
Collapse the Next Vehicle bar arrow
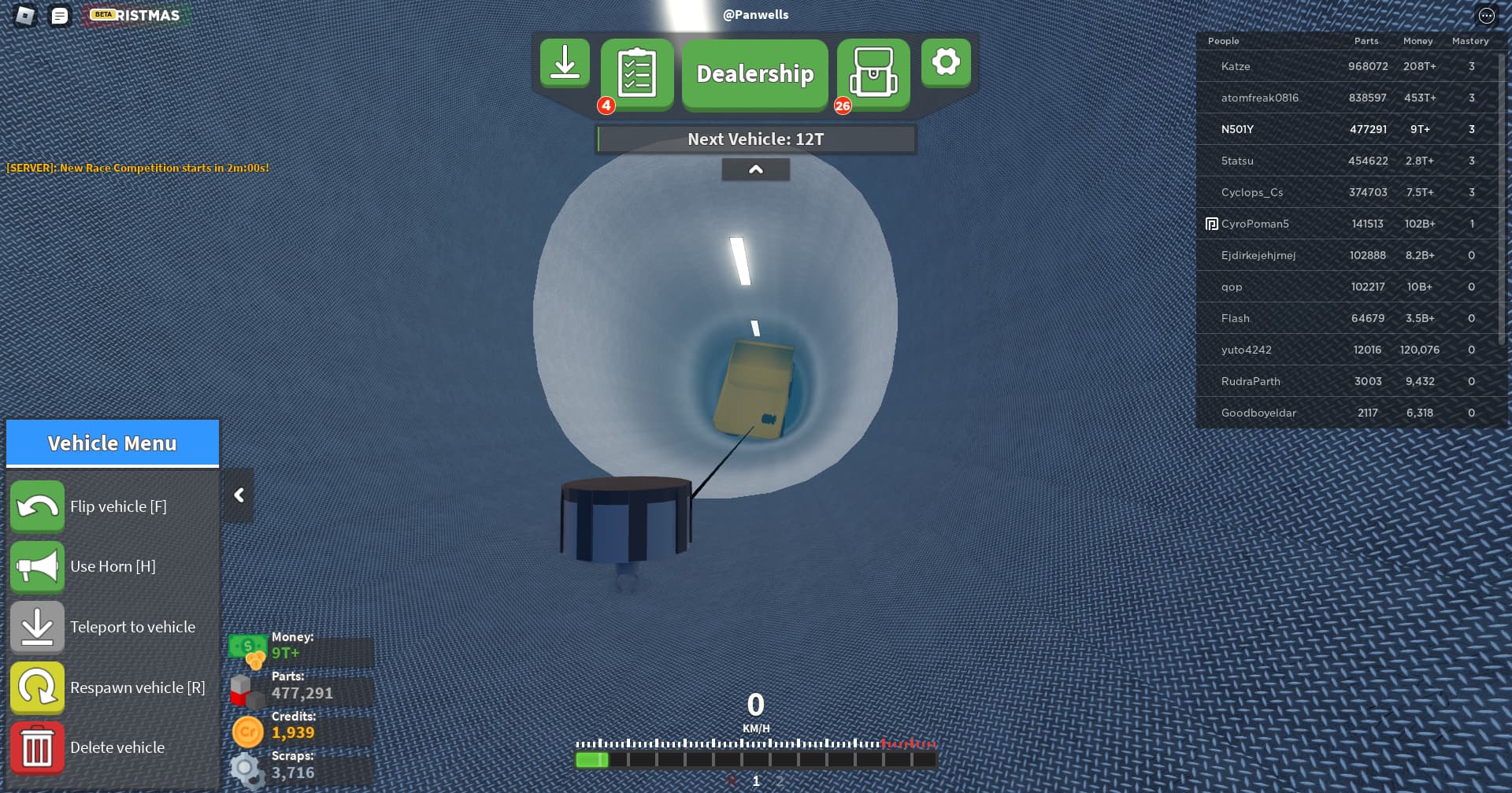pos(755,169)
